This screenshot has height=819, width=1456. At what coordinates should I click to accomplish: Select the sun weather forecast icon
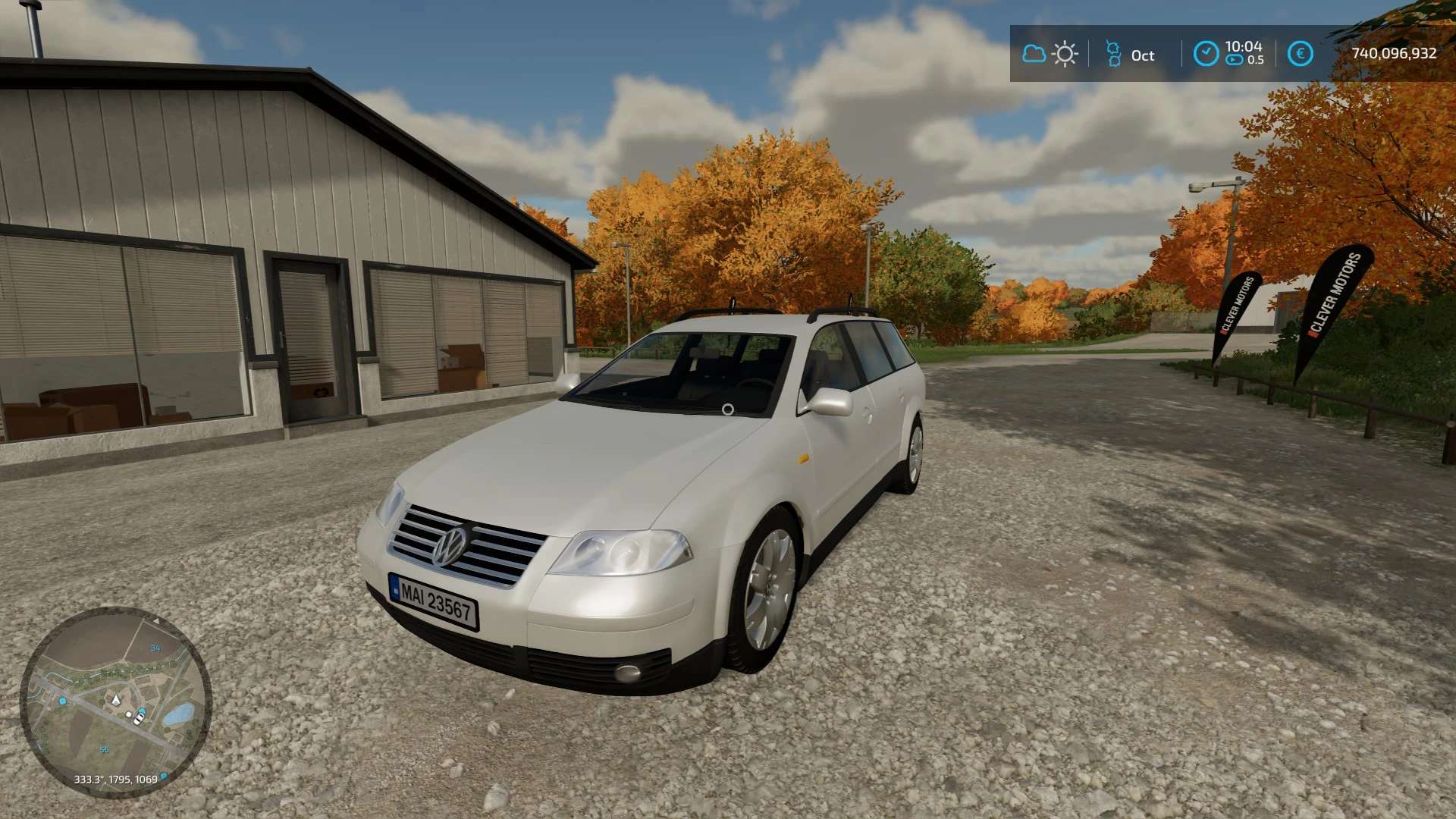[1065, 54]
